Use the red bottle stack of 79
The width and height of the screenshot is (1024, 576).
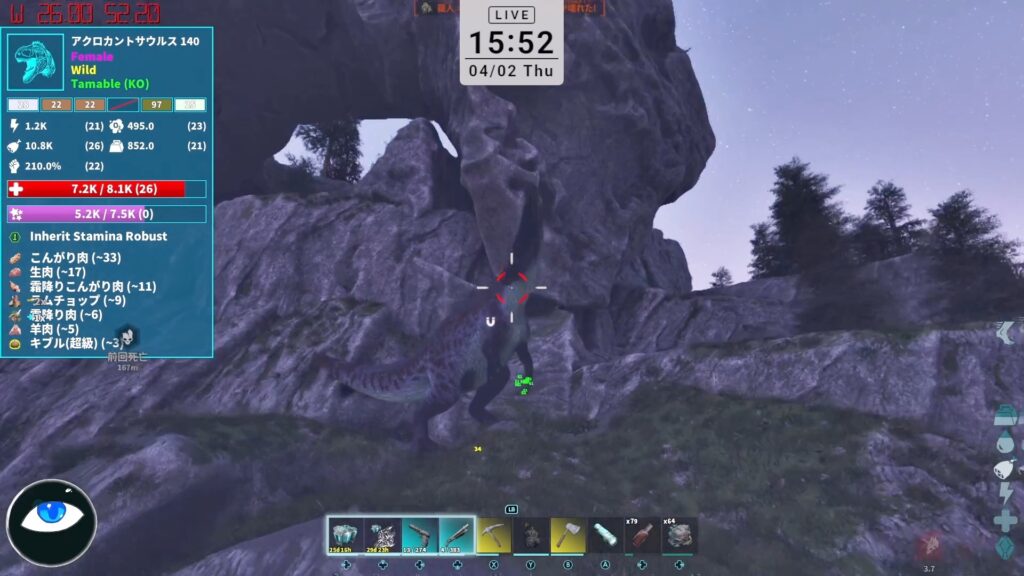pyautogui.click(x=642, y=535)
